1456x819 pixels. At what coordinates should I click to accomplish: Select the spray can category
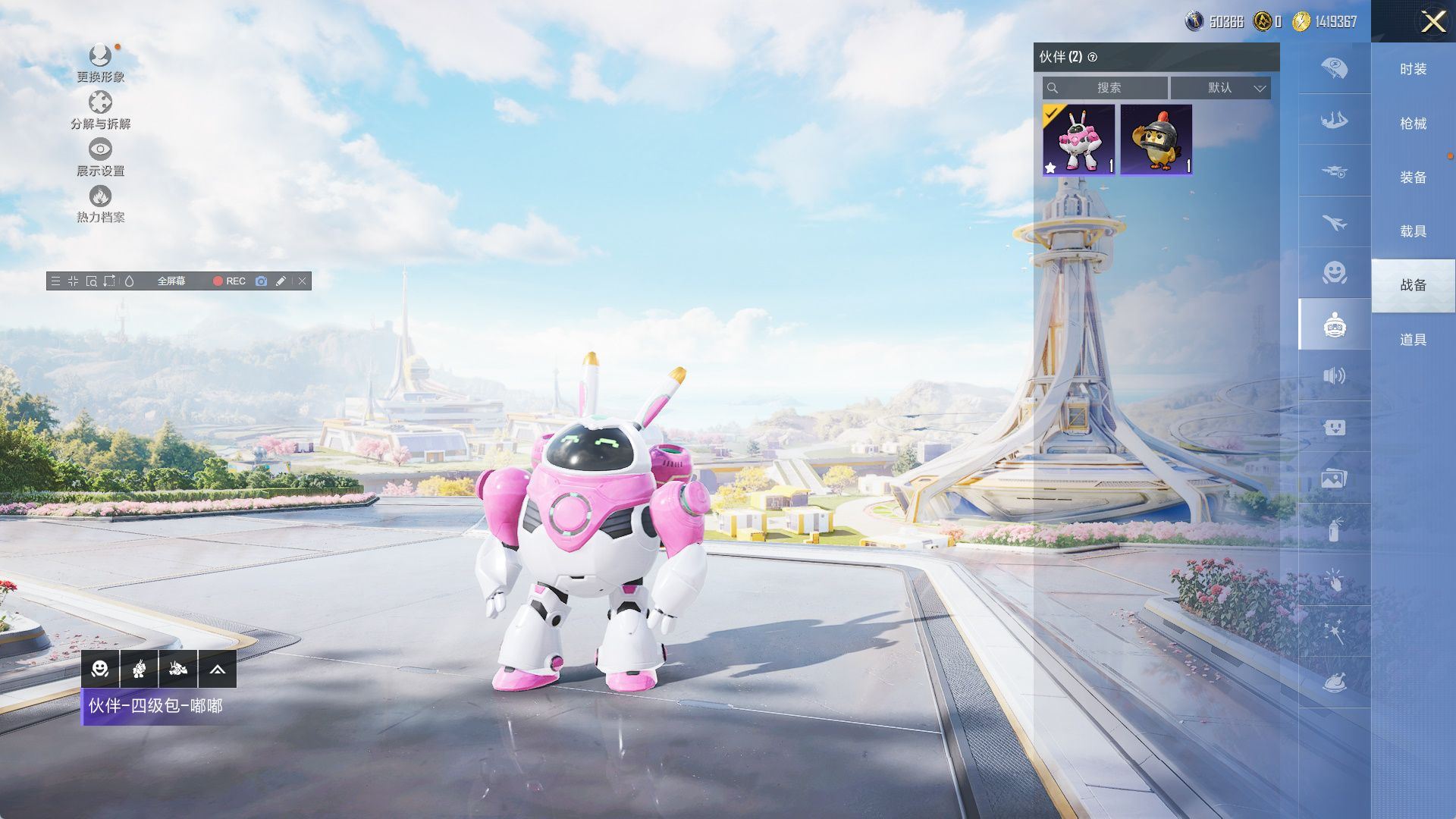point(1334,529)
